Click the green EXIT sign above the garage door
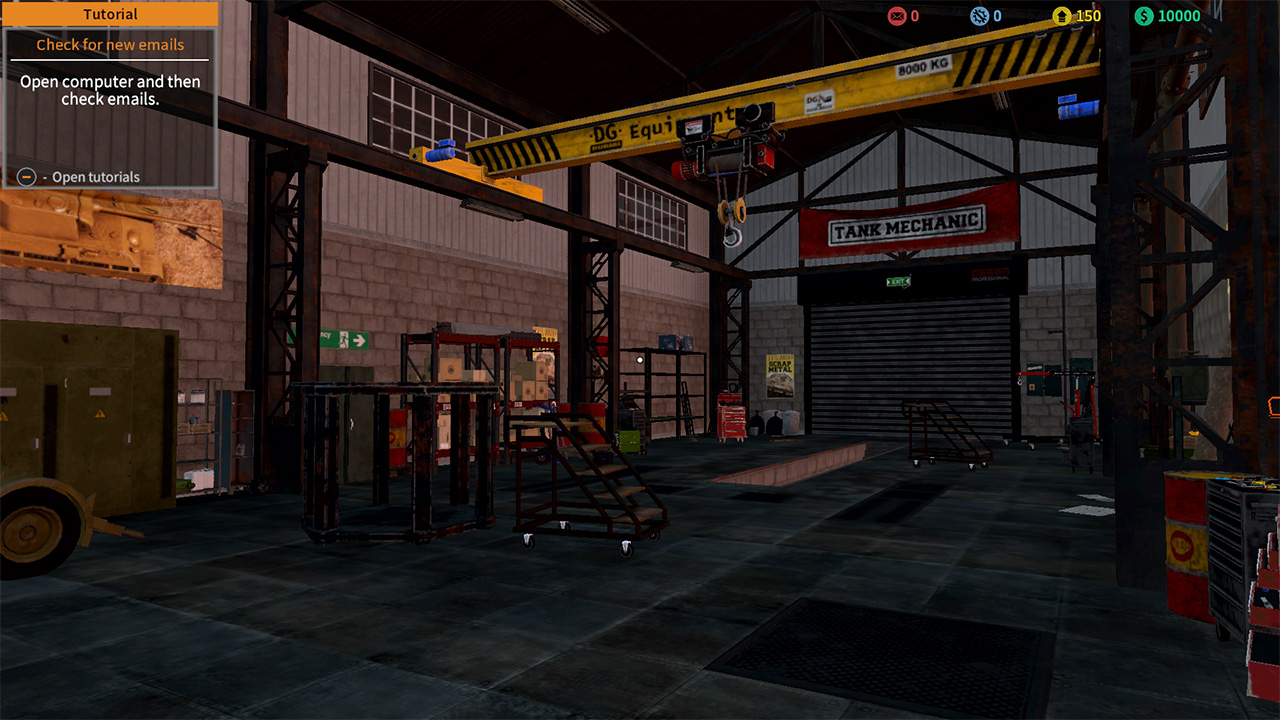The height and width of the screenshot is (720, 1280). click(x=898, y=281)
